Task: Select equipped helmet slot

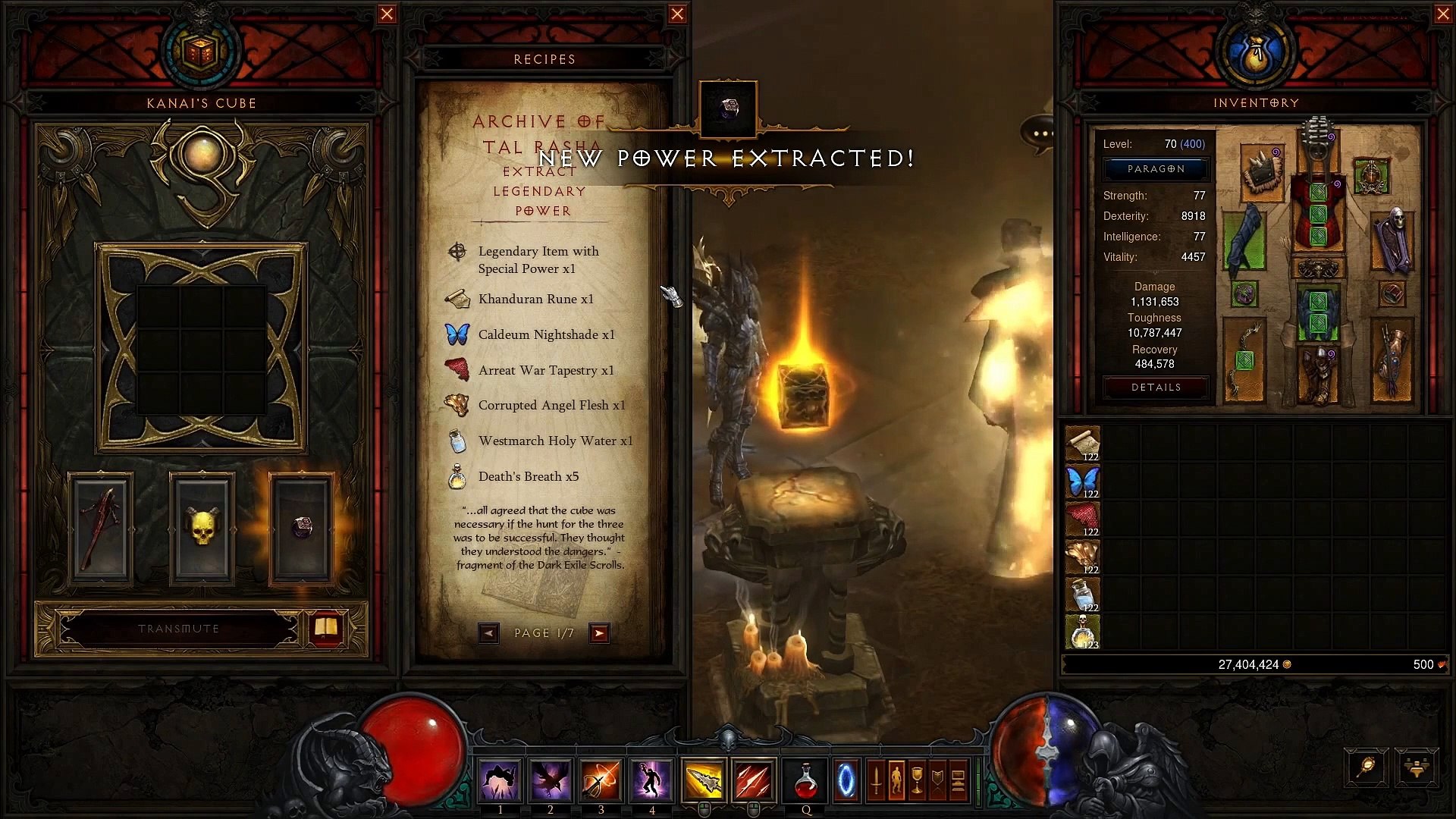Action: click(x=1318, y=142)
